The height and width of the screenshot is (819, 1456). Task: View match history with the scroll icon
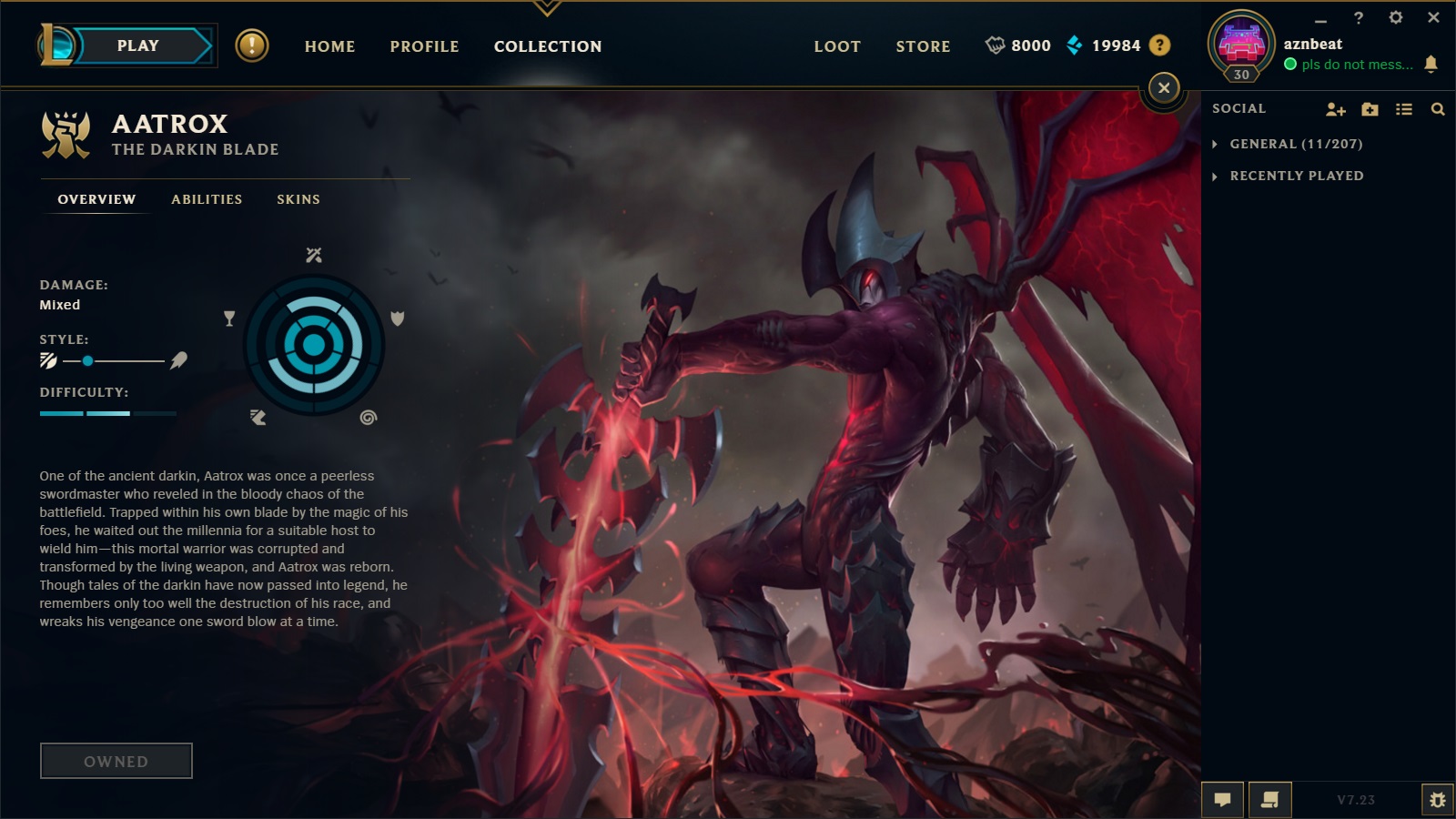click(1269, 799)
